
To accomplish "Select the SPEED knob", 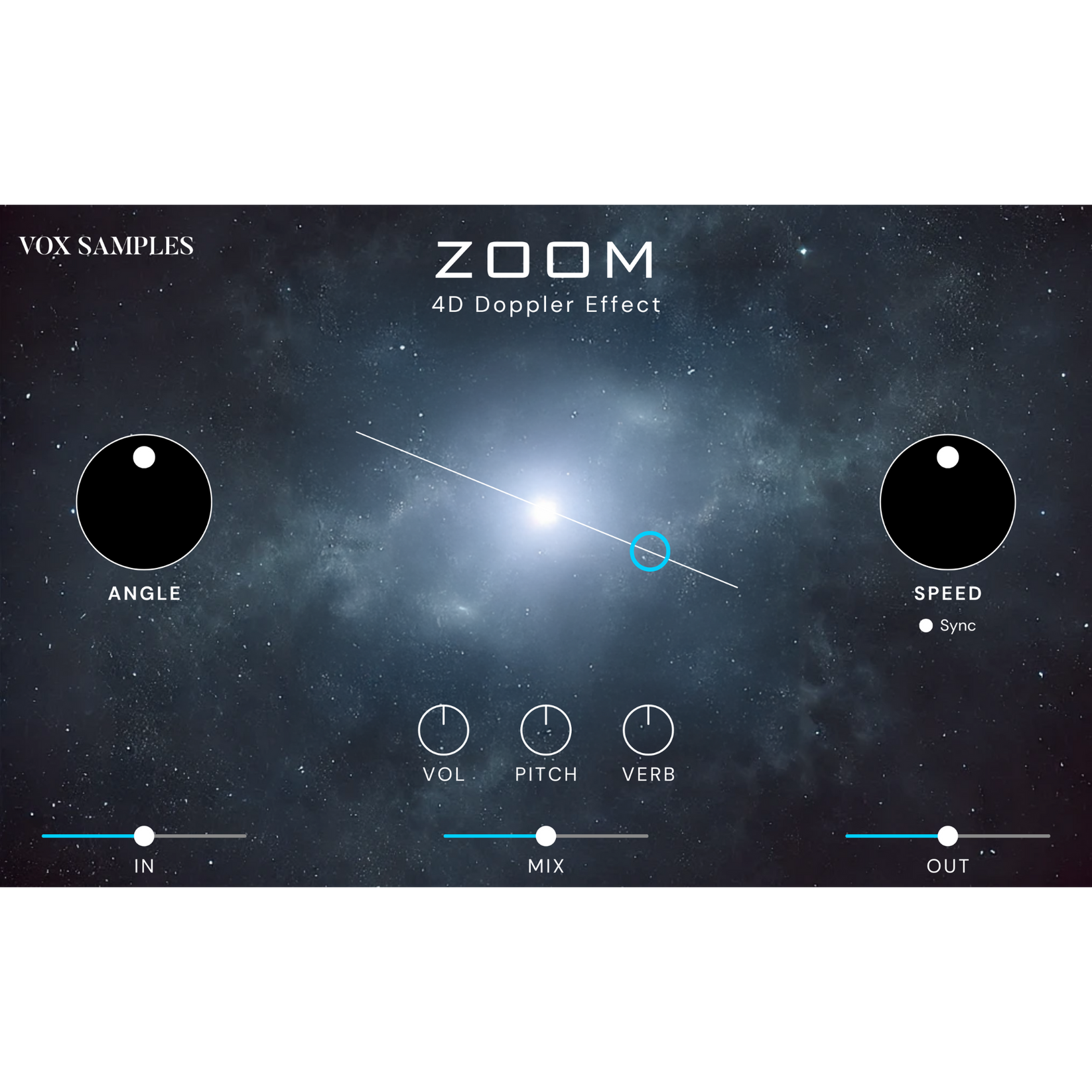I will coord(947,502).
